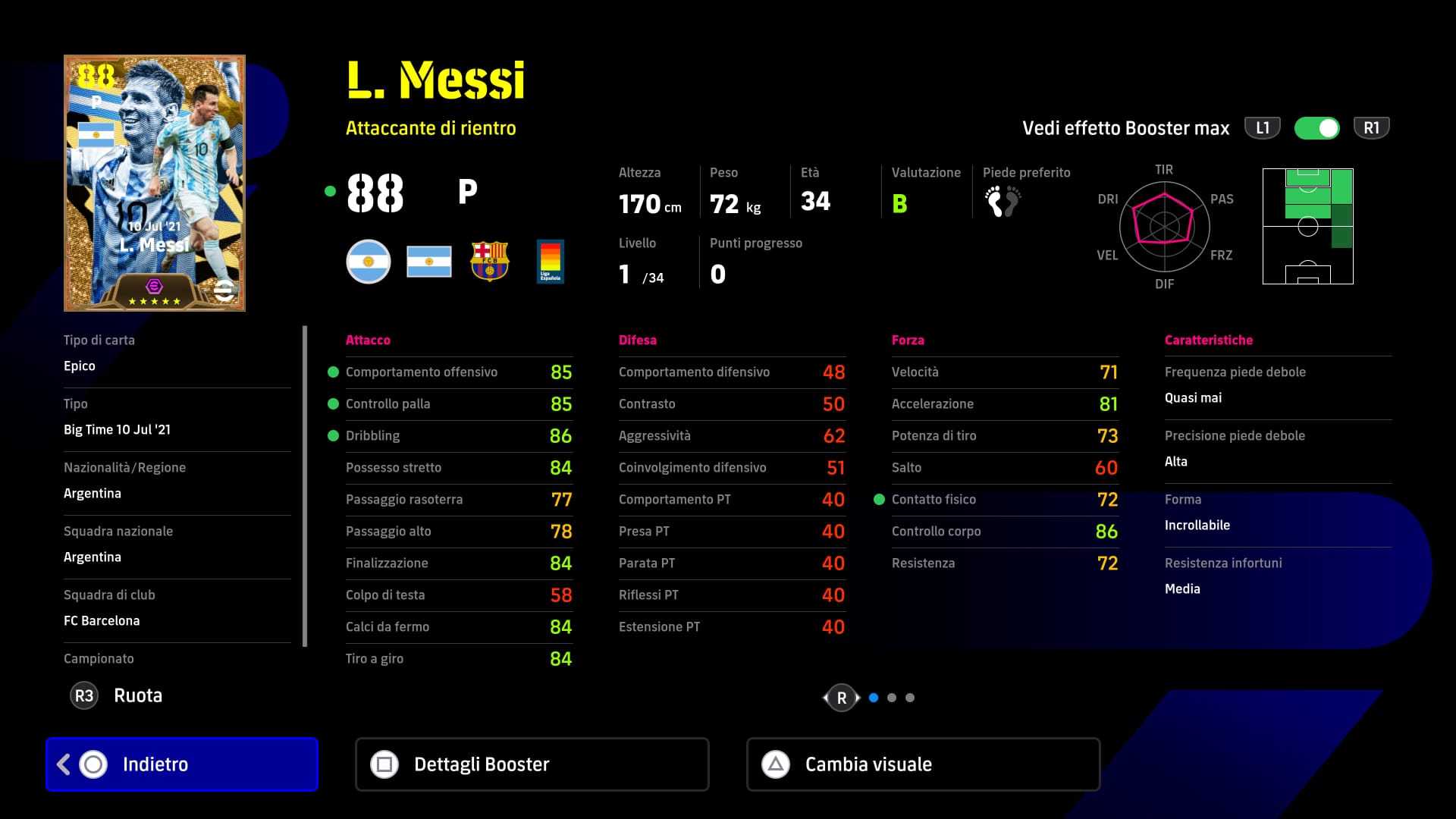This screenshot has height=819, width=1456.
Task: Click the round Argentina flag badge
Action: click(369, 262)
